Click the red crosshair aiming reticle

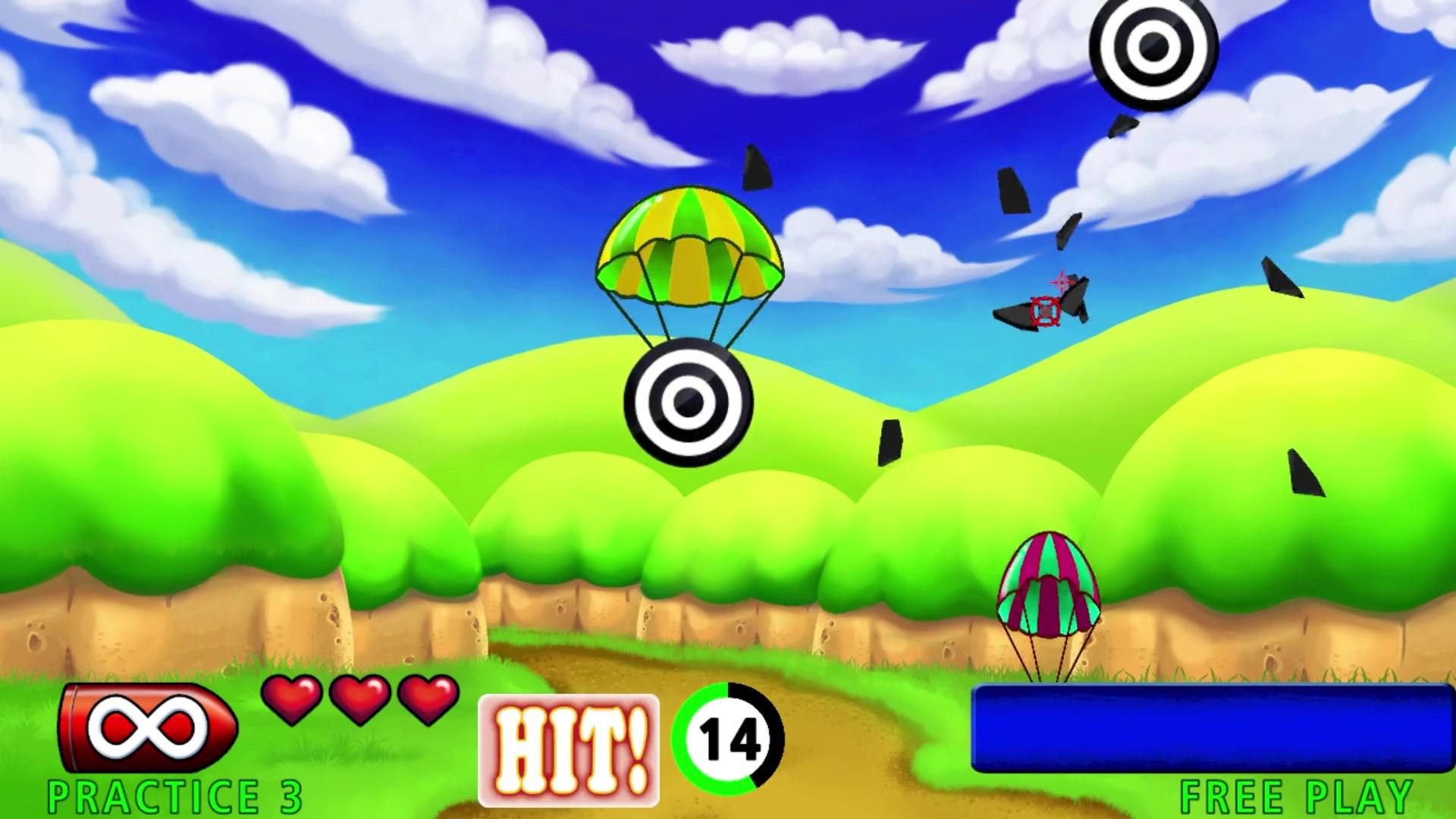[x=1046, y=309]
